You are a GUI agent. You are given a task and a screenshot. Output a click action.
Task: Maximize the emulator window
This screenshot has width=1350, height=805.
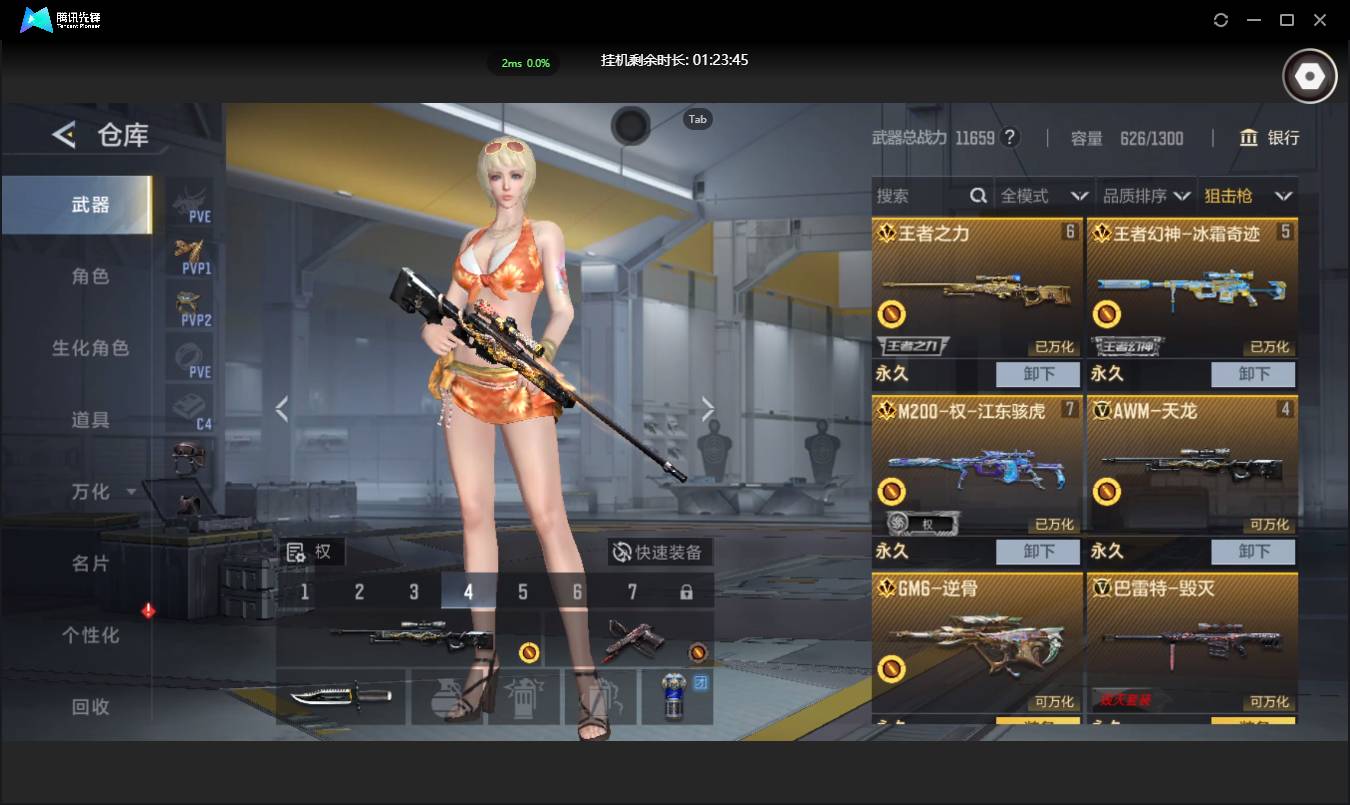[x=1287, y=20]
